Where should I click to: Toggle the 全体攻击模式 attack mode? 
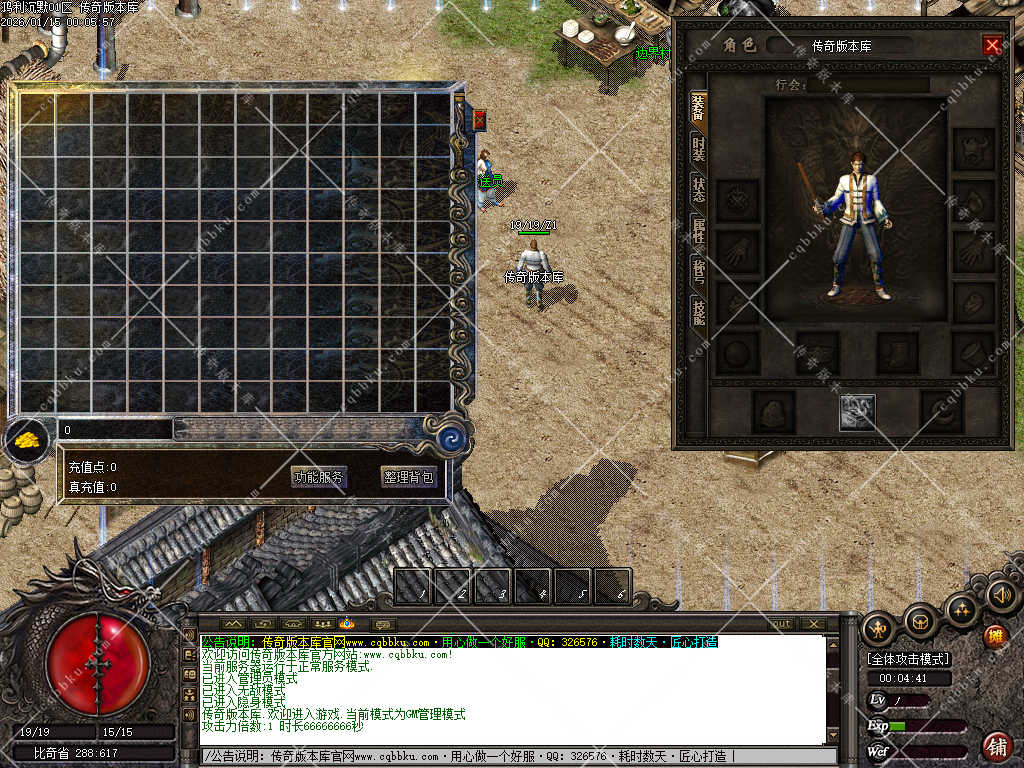pos(908,660)
